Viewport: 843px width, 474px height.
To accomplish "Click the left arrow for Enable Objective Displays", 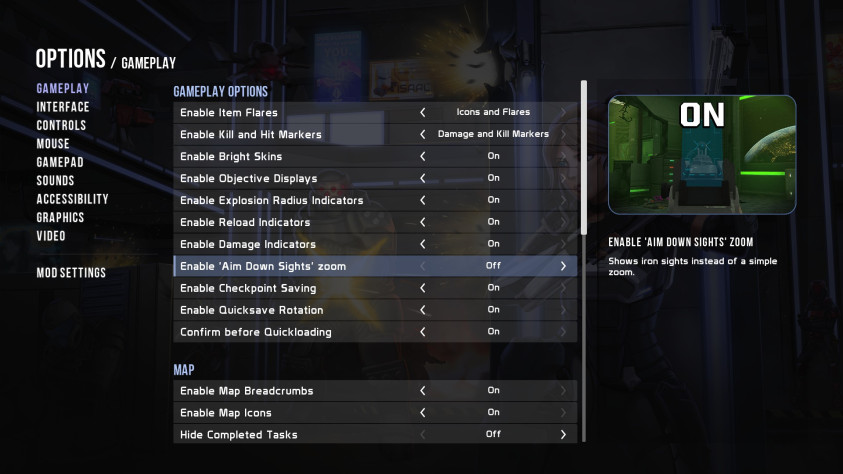I will [423, 178].
